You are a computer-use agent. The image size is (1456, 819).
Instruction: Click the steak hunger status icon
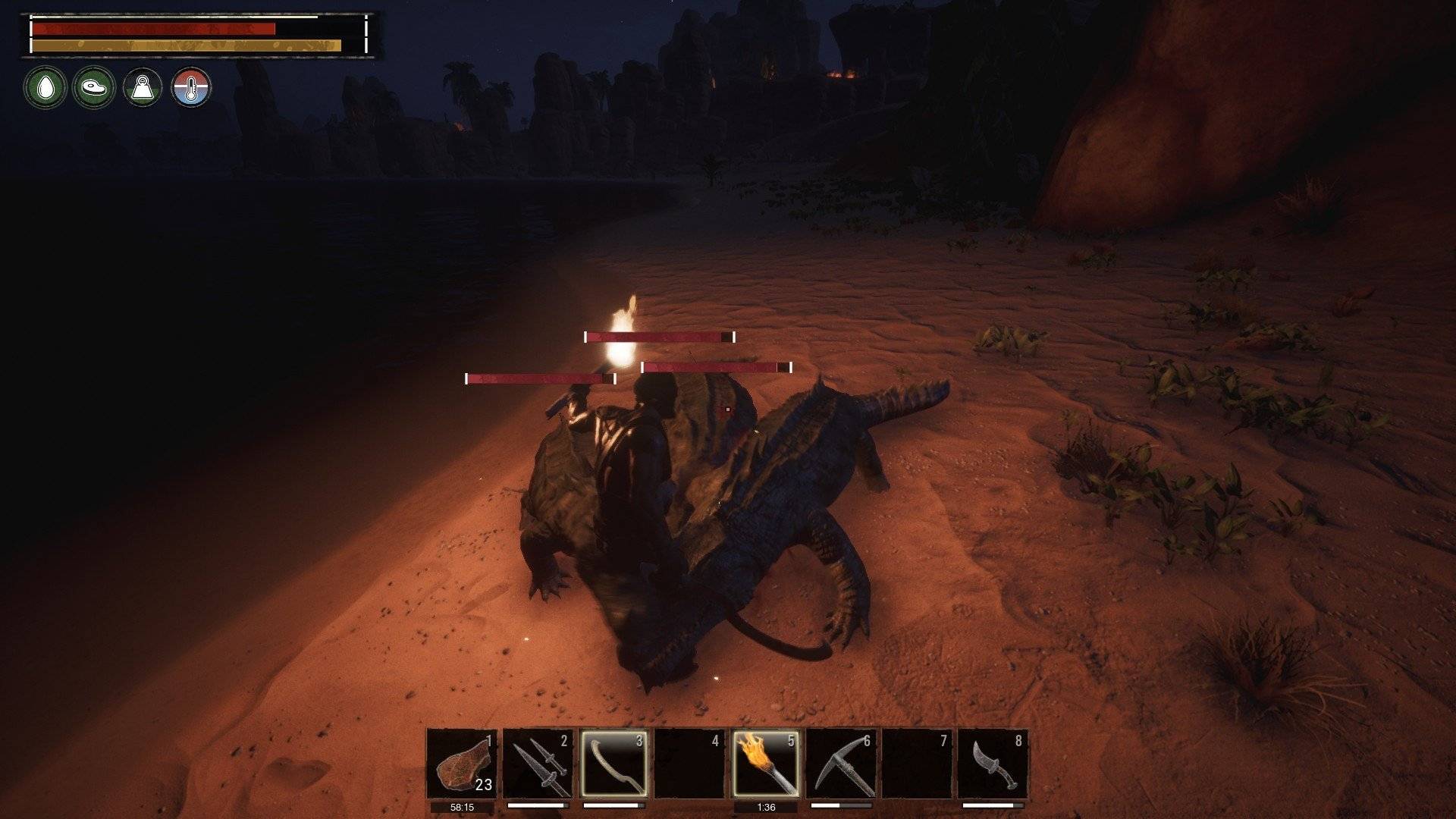[x=94, y=88]
